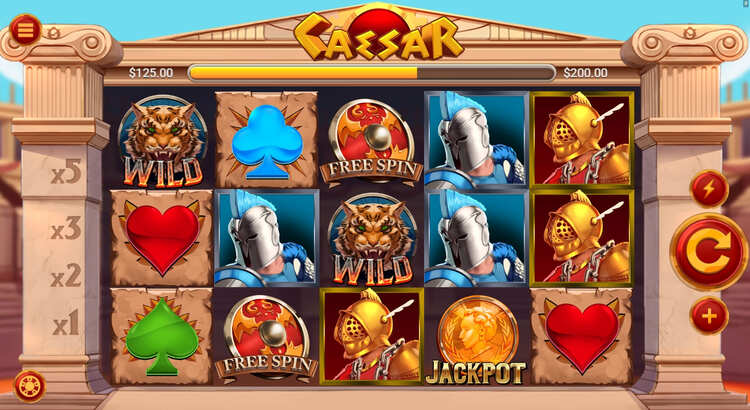The height and width of the screenshot is (410, 750).
Task: Click the plus button below spin
Action: 709,316
